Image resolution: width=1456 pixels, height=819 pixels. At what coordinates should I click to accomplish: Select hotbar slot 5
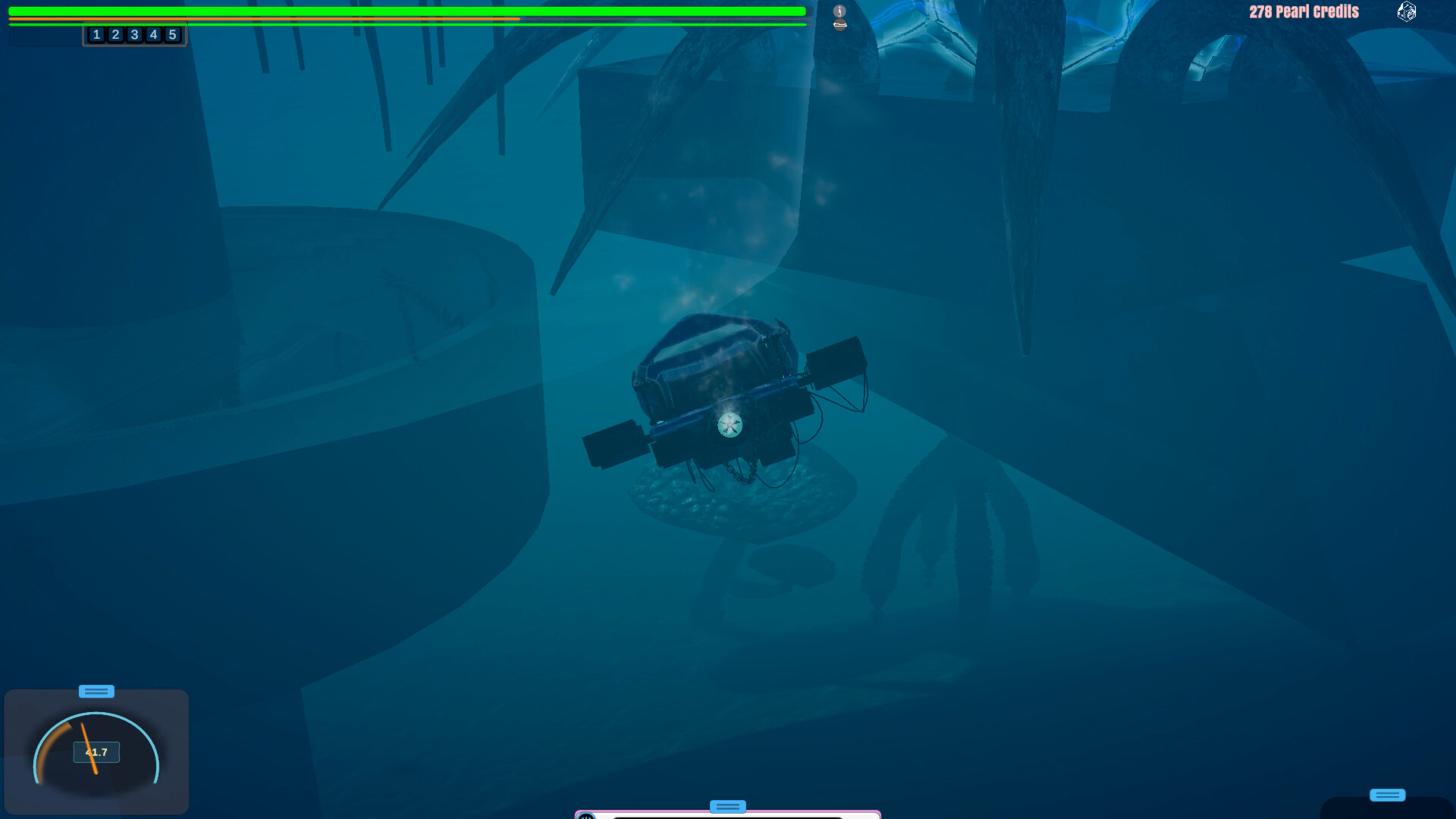173,34
